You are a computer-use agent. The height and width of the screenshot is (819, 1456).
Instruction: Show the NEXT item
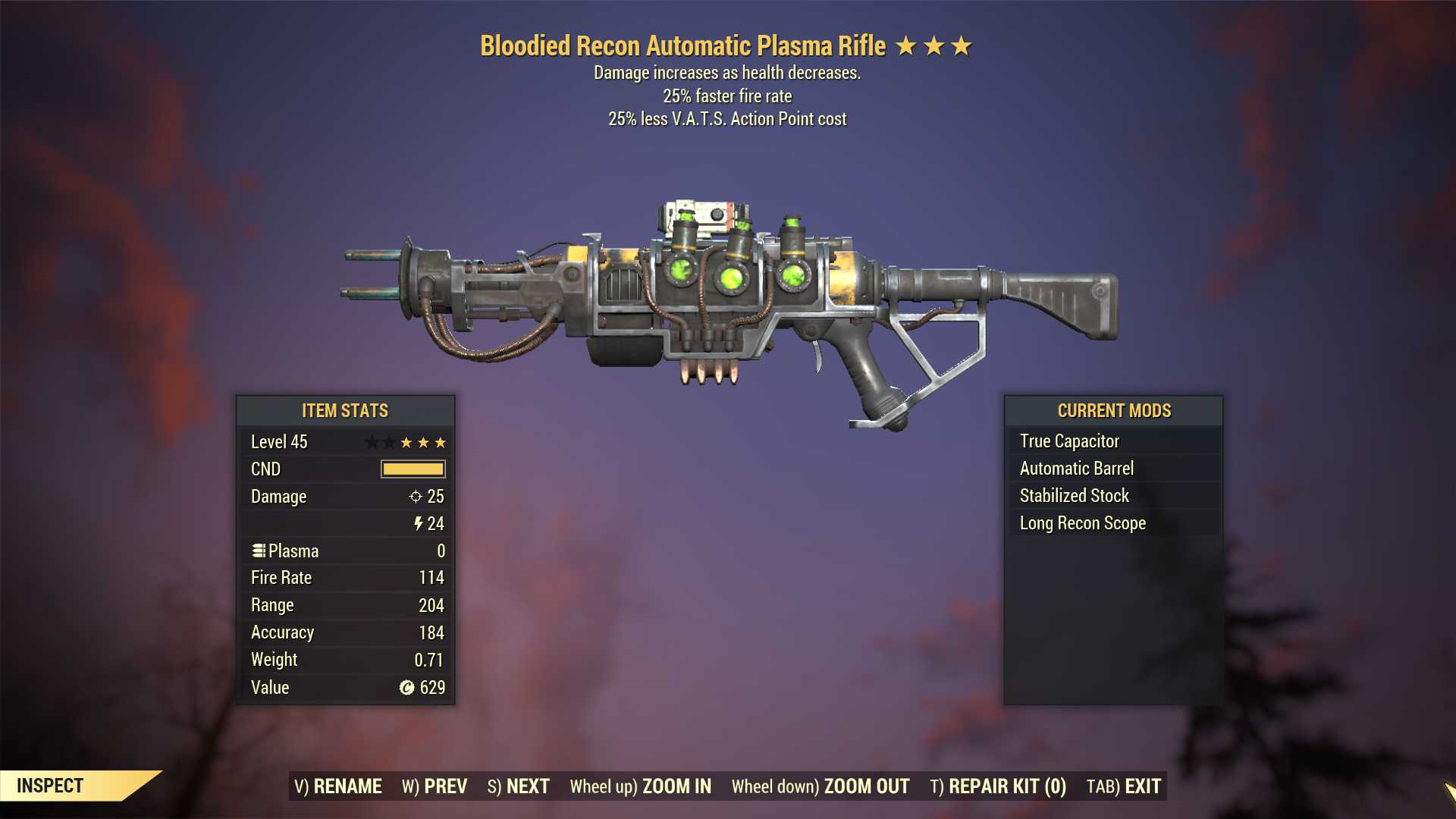tap(519, 786)
